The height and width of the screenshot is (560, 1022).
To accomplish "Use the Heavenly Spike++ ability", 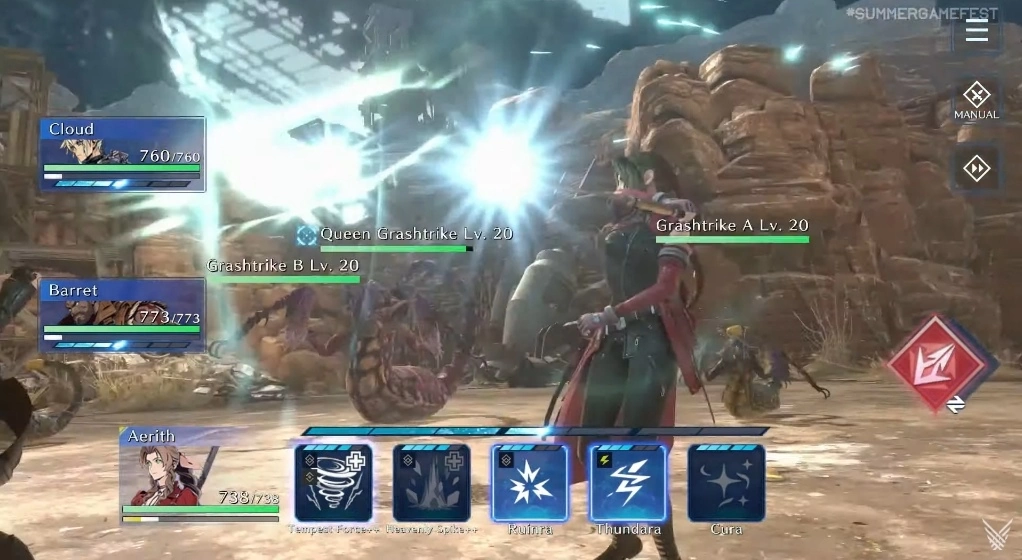I will [x=431, y=483].
